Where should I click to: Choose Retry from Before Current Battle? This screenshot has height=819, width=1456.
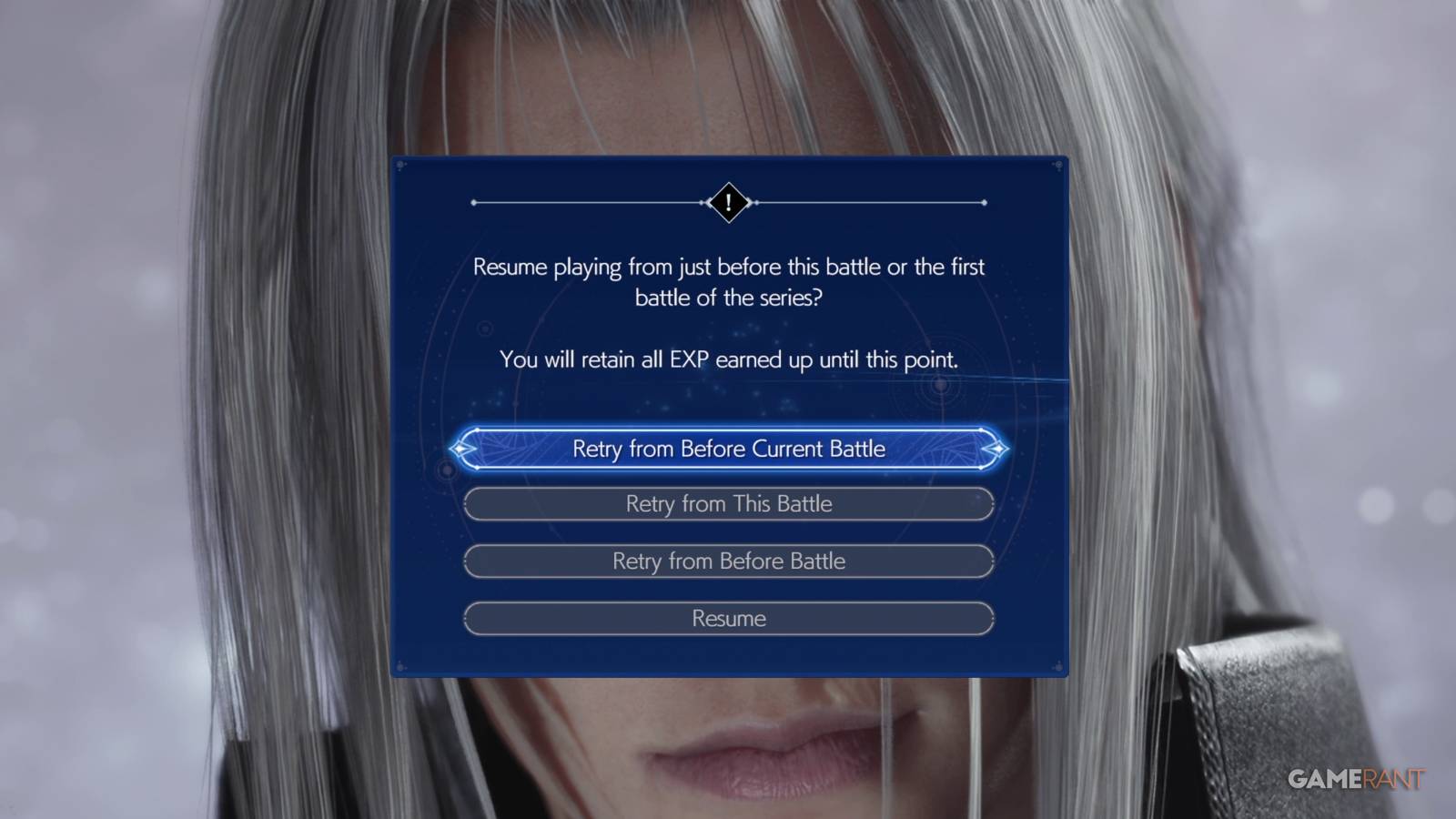(727, 449)
